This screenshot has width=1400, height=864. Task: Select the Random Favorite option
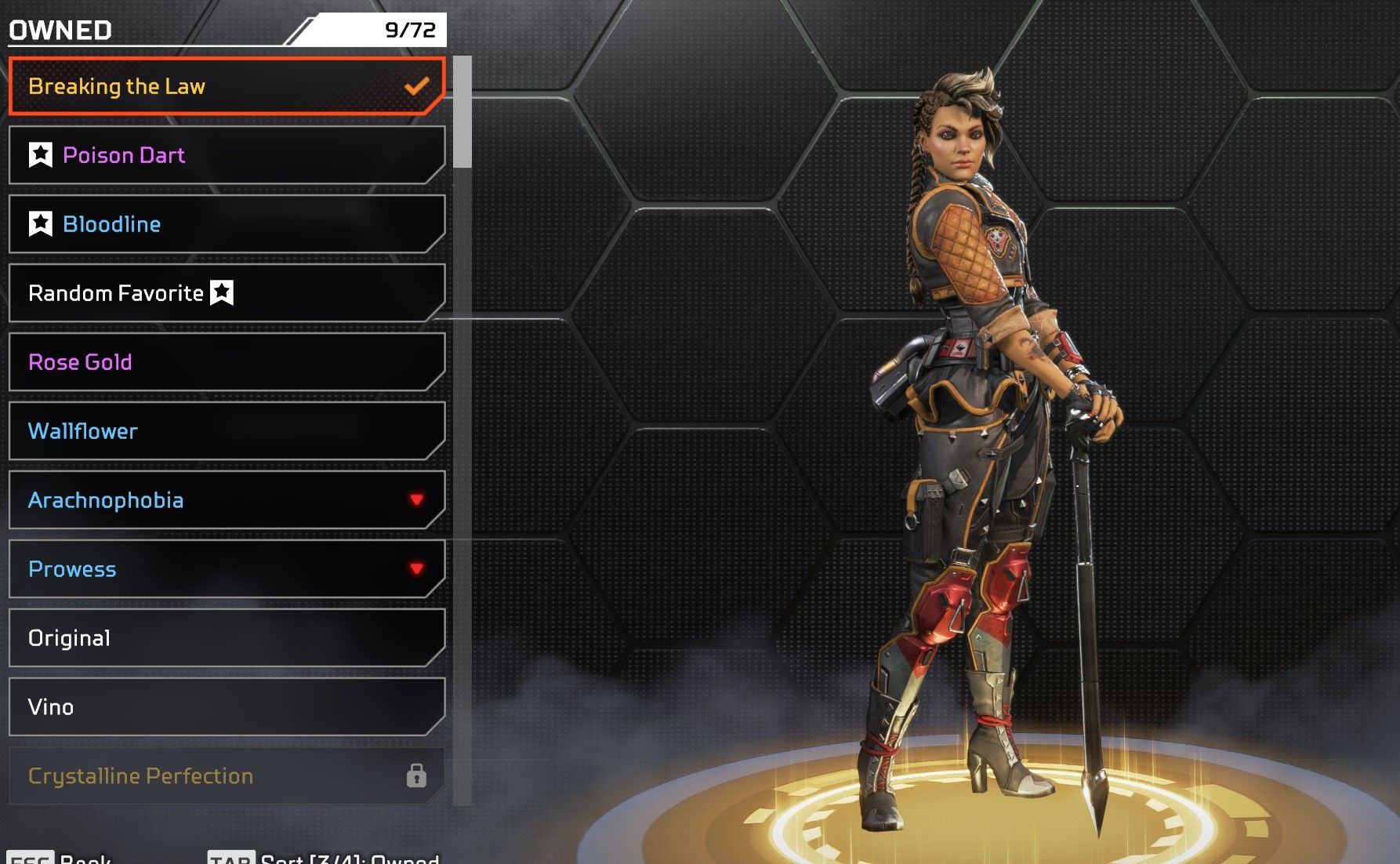tap(226, 293)
